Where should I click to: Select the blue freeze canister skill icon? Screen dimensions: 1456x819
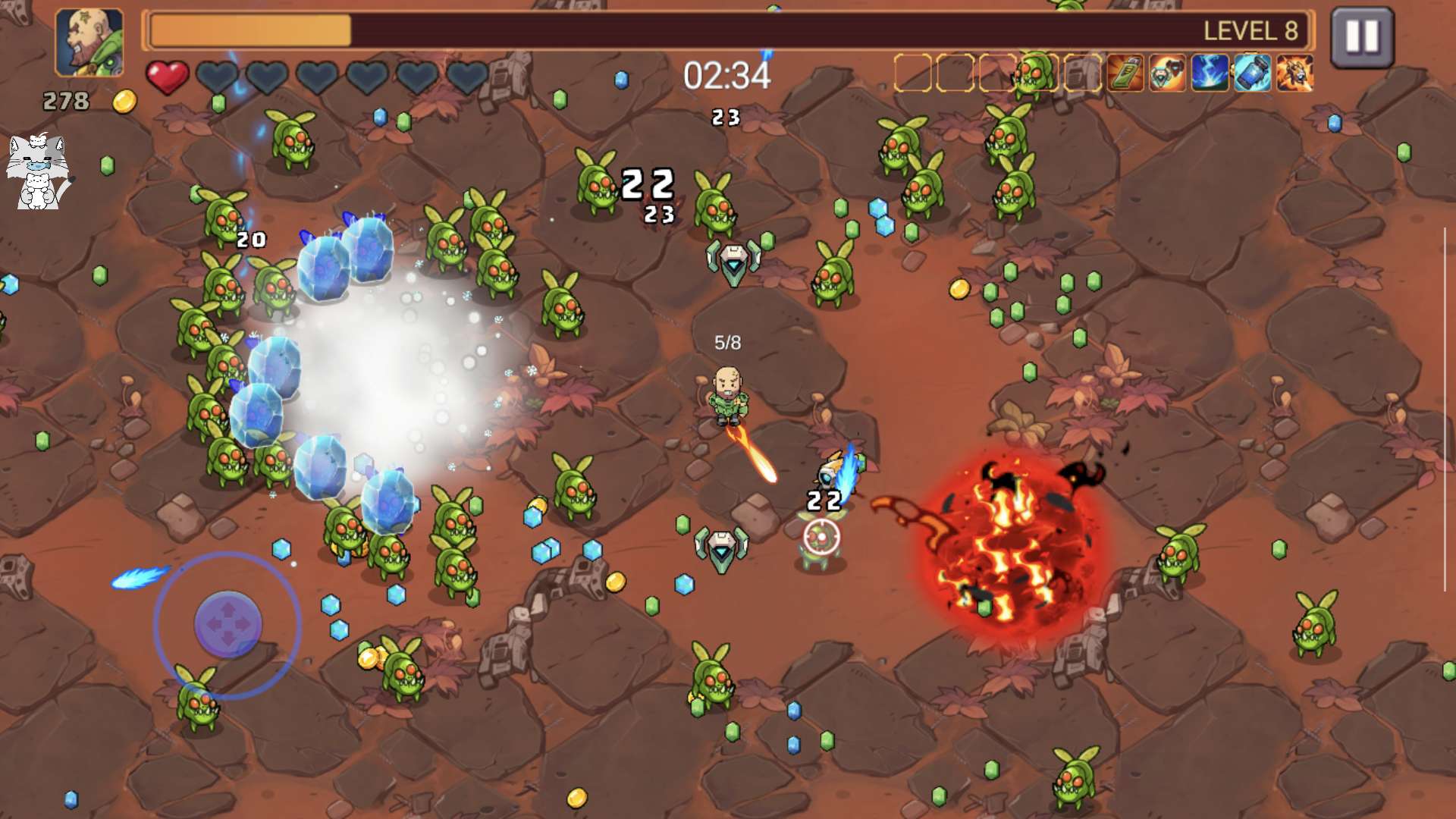(1252, 74)
